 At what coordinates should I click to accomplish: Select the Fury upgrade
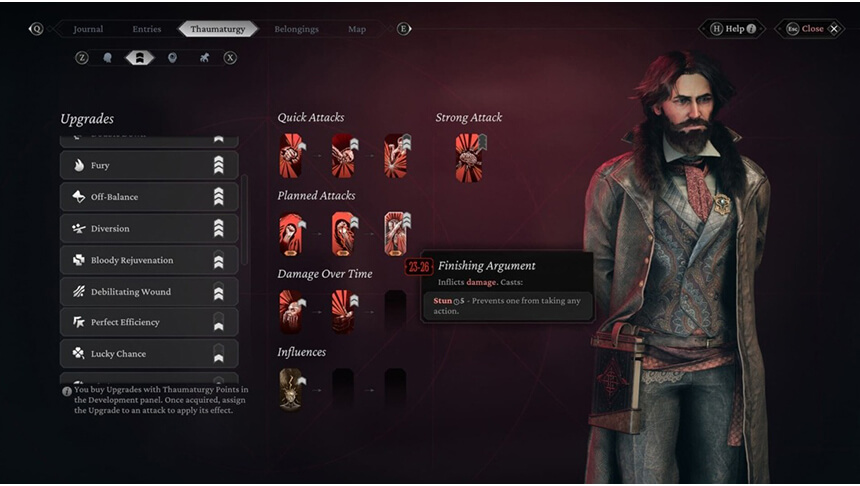[x=149, y=165]
